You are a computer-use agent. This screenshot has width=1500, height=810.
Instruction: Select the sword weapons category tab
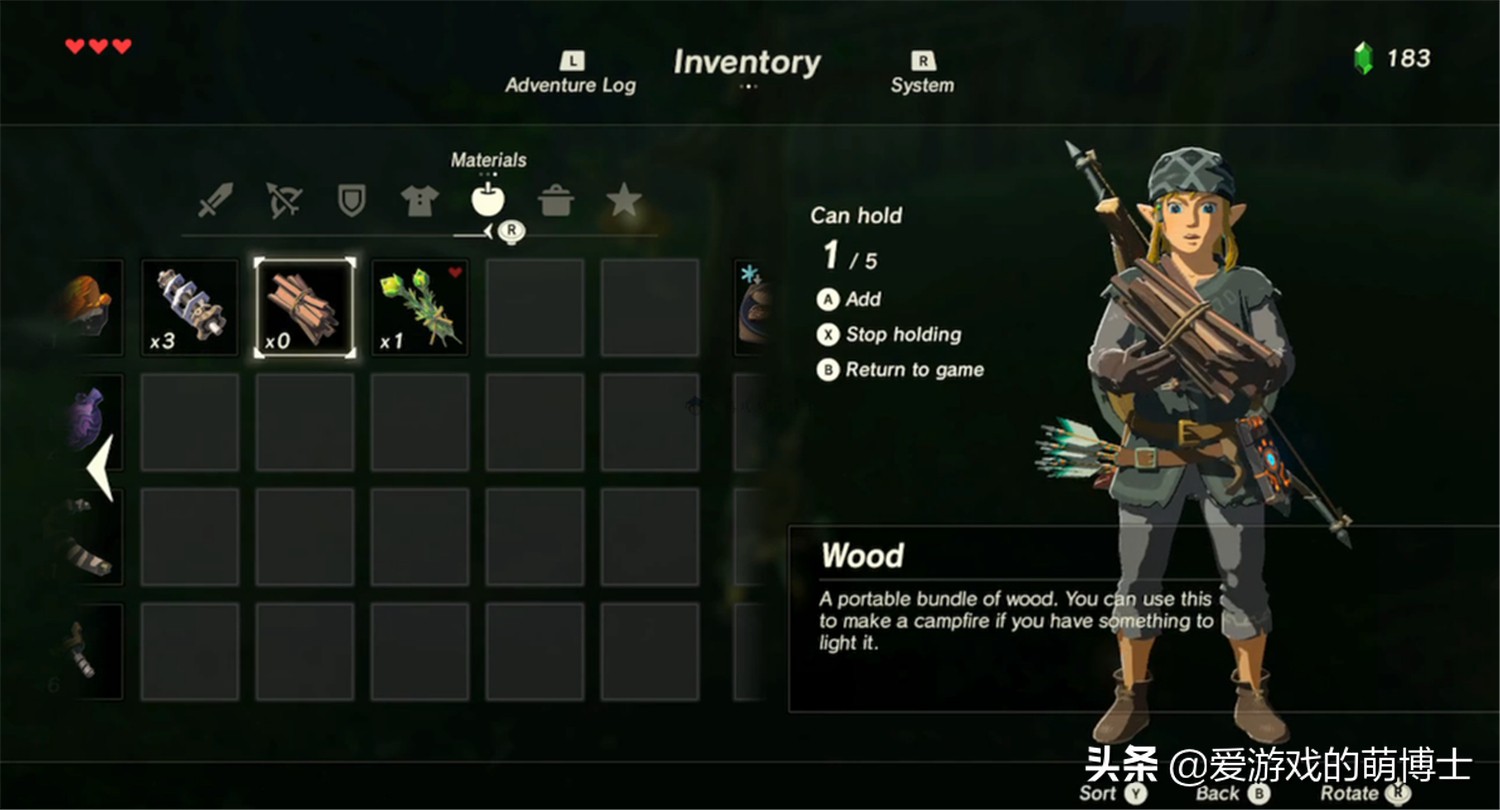pos(215,200)
